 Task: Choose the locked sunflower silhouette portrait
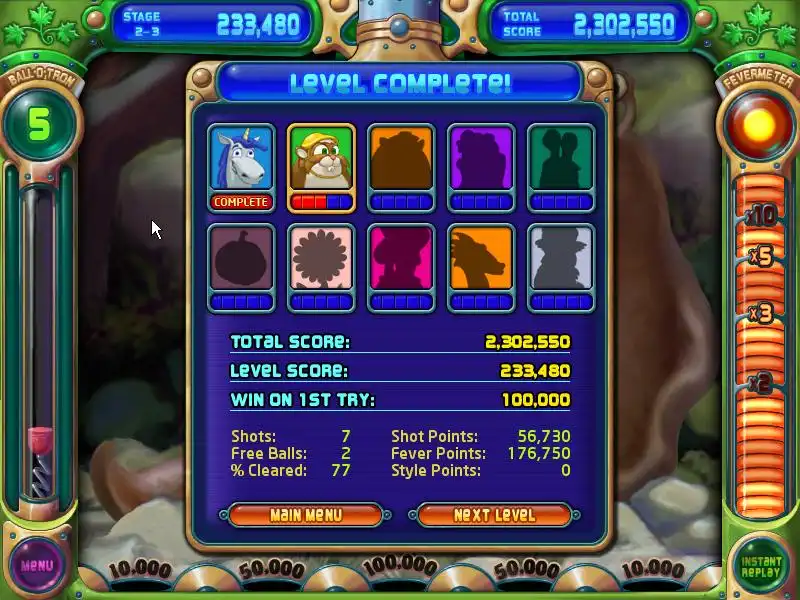[x=321, y=259]
